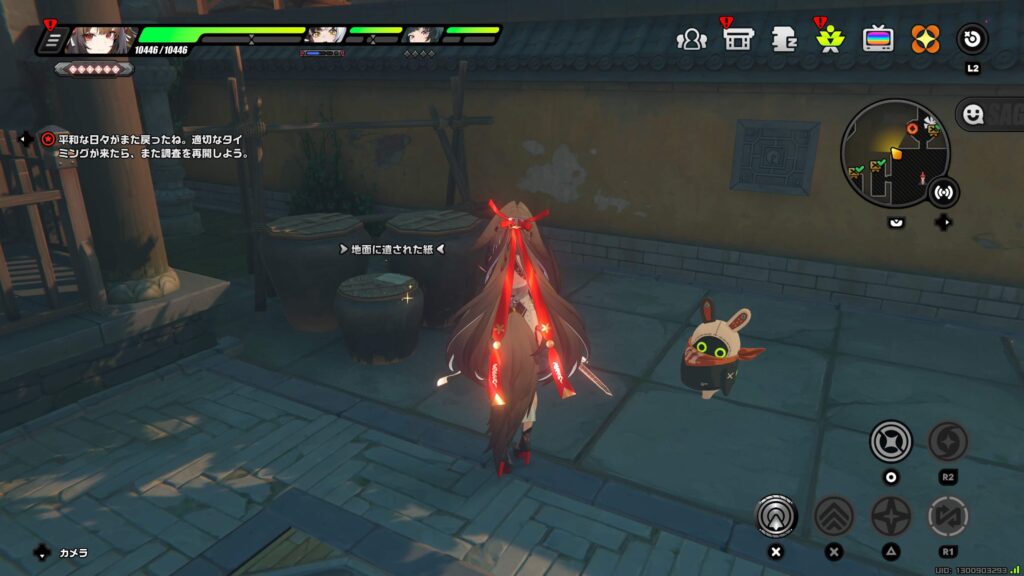The image size is (1024, 576).
Task: Tap the upward arrow jump button
Action: (x=774, y=517)
